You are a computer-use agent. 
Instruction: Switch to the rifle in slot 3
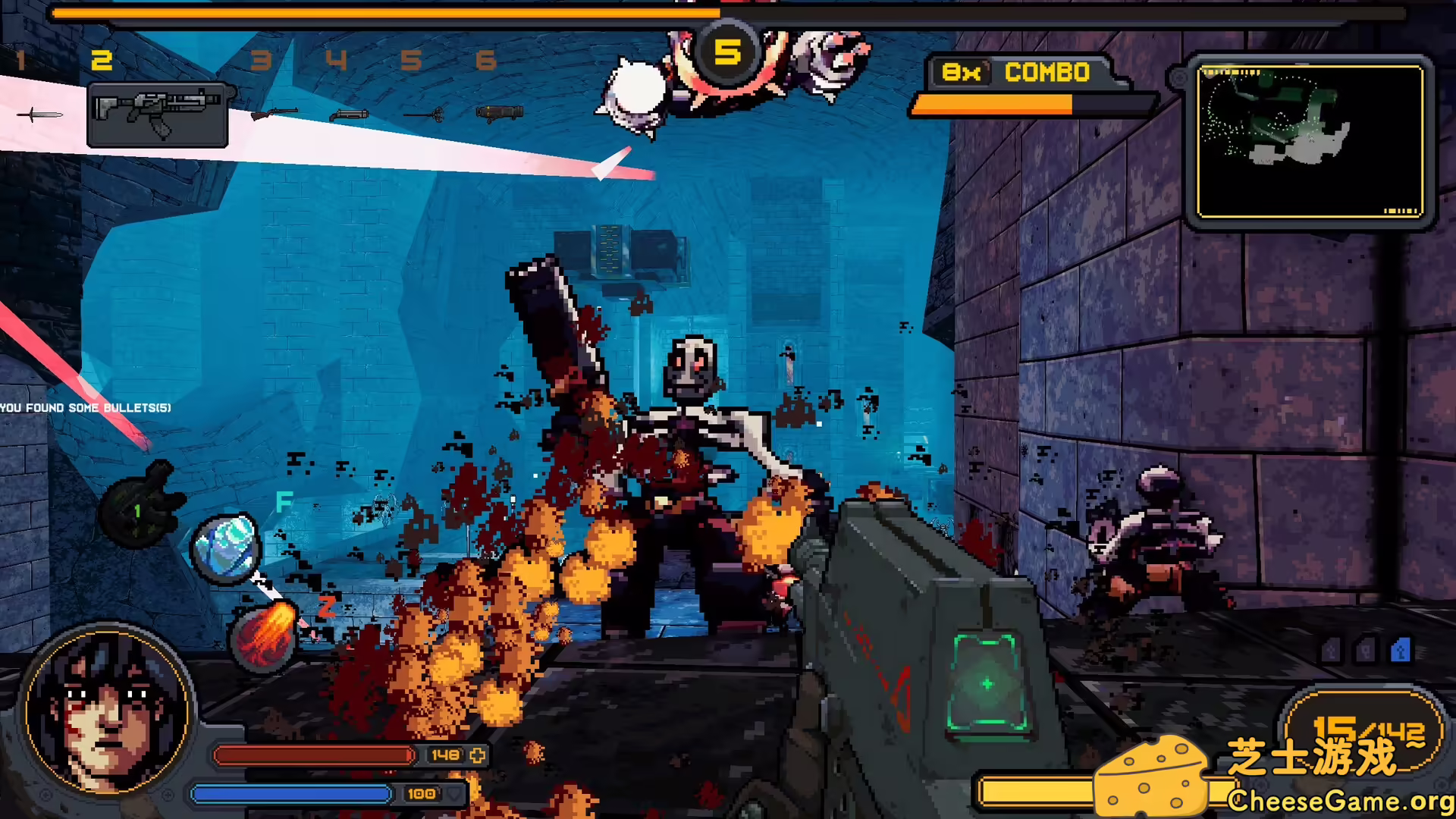273,114
